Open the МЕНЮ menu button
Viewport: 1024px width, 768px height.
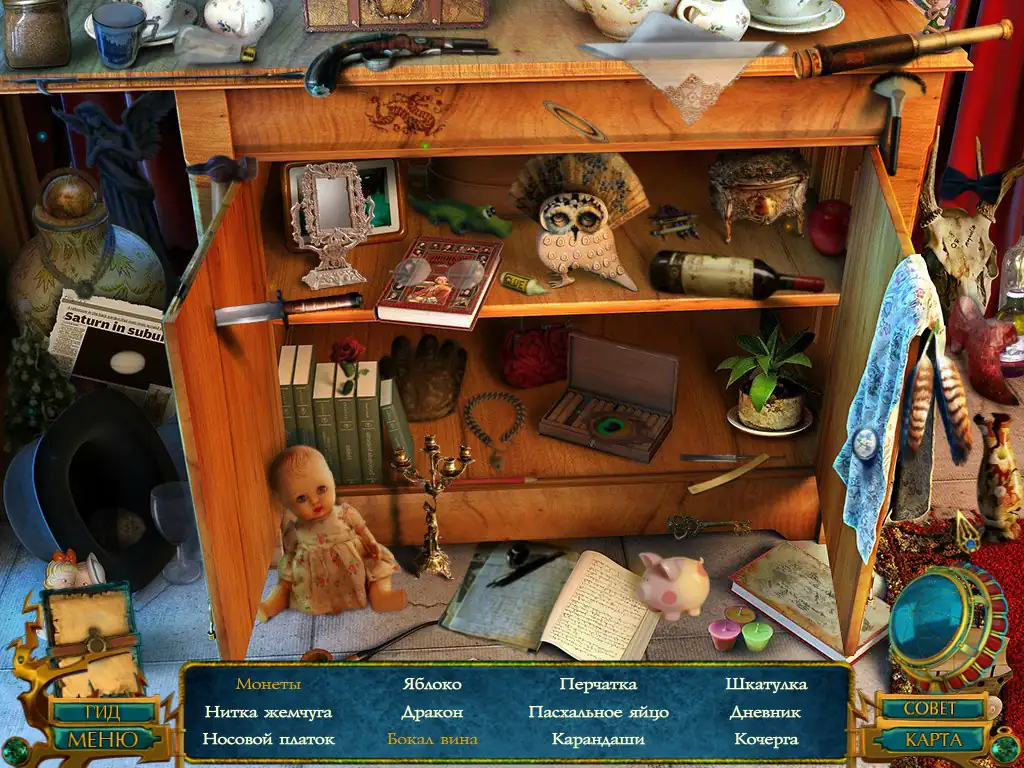pyautogui.click(x=102, y=740)
